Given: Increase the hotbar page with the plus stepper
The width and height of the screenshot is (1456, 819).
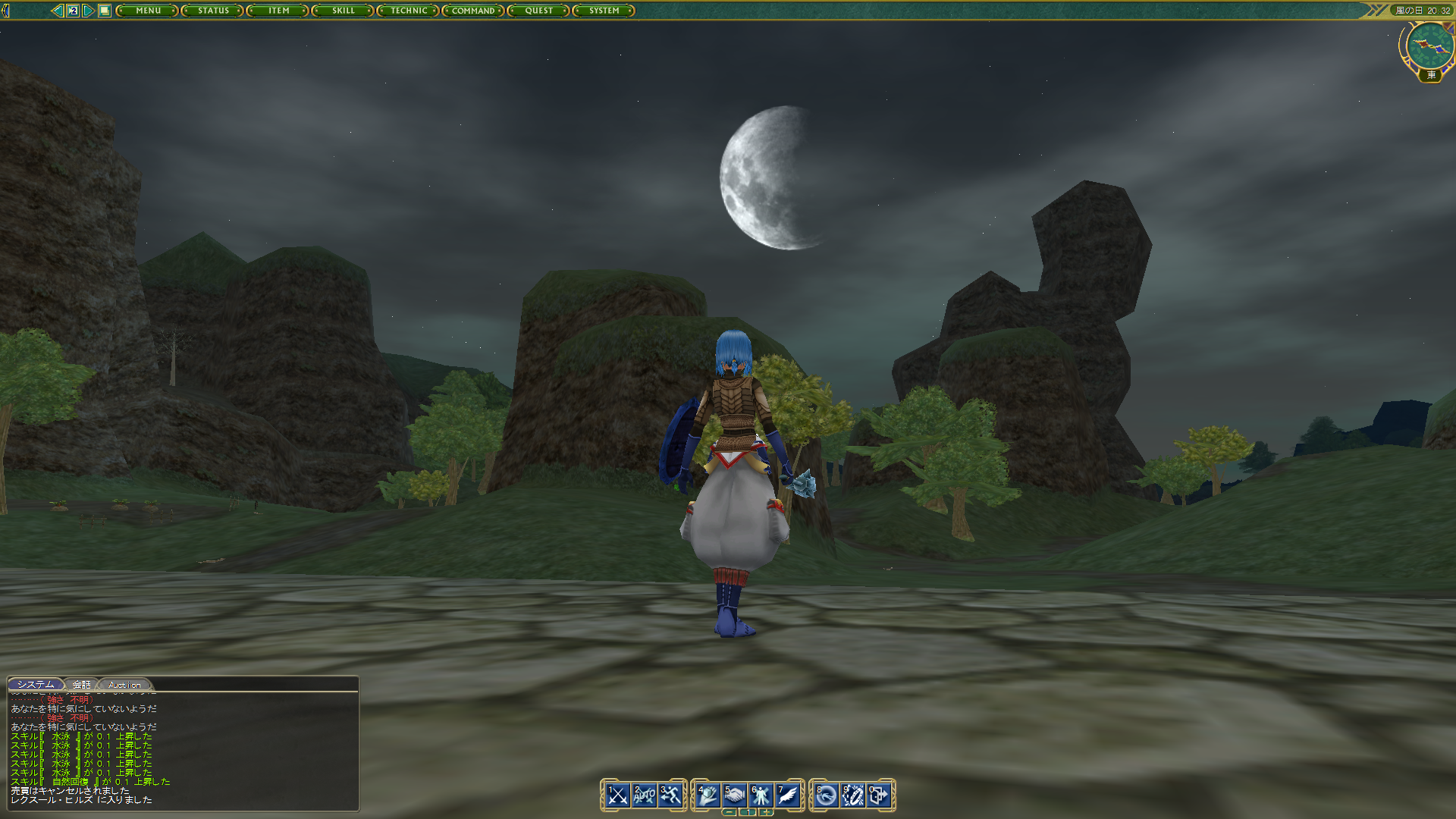Looking at the screenshot, I should (x=767, y=812).
